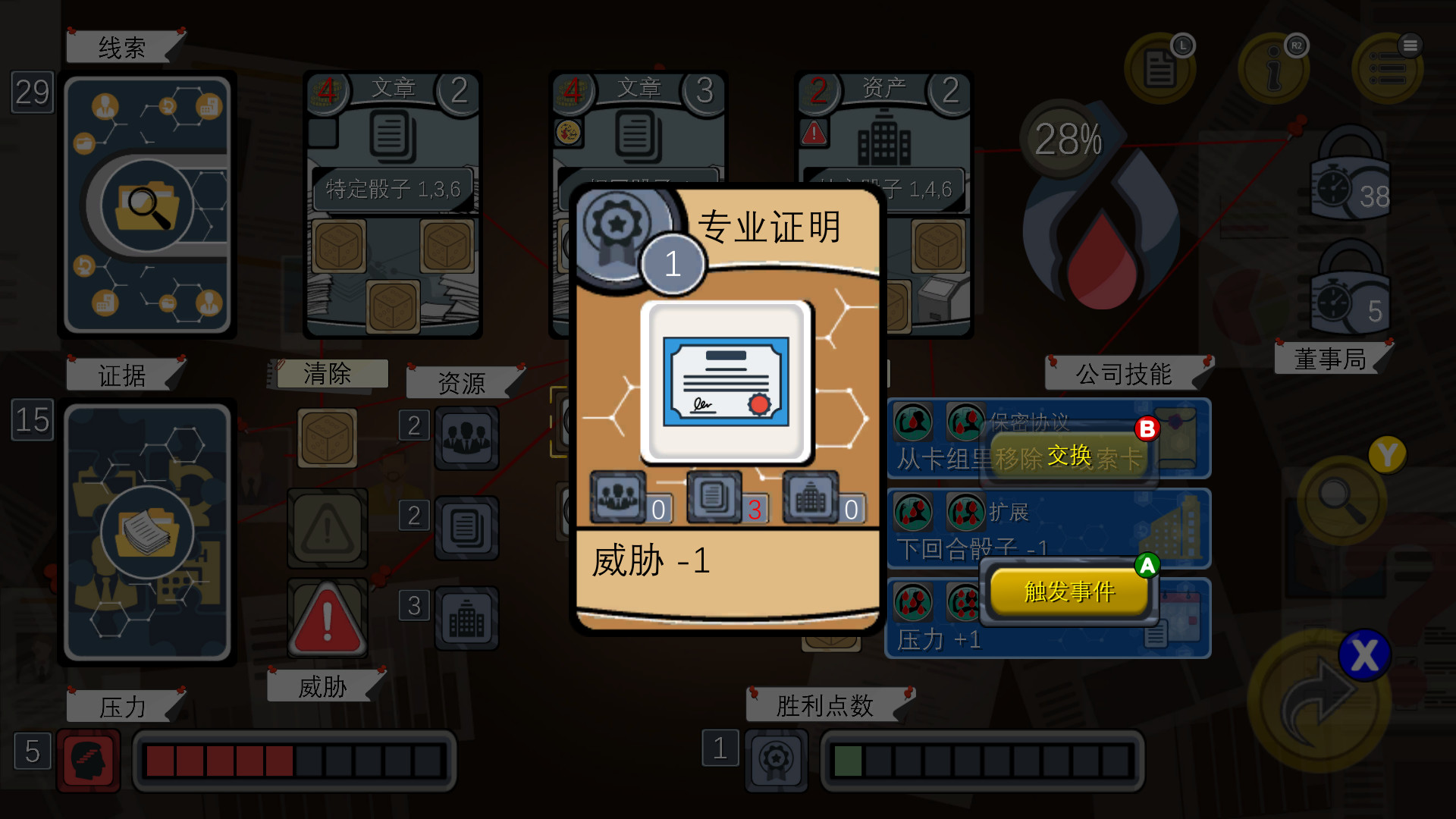Click the red warning triangle in the threat column
The height and width of the screenshot is (819, 1456).
pyautogui.click(x=327, y=618)
